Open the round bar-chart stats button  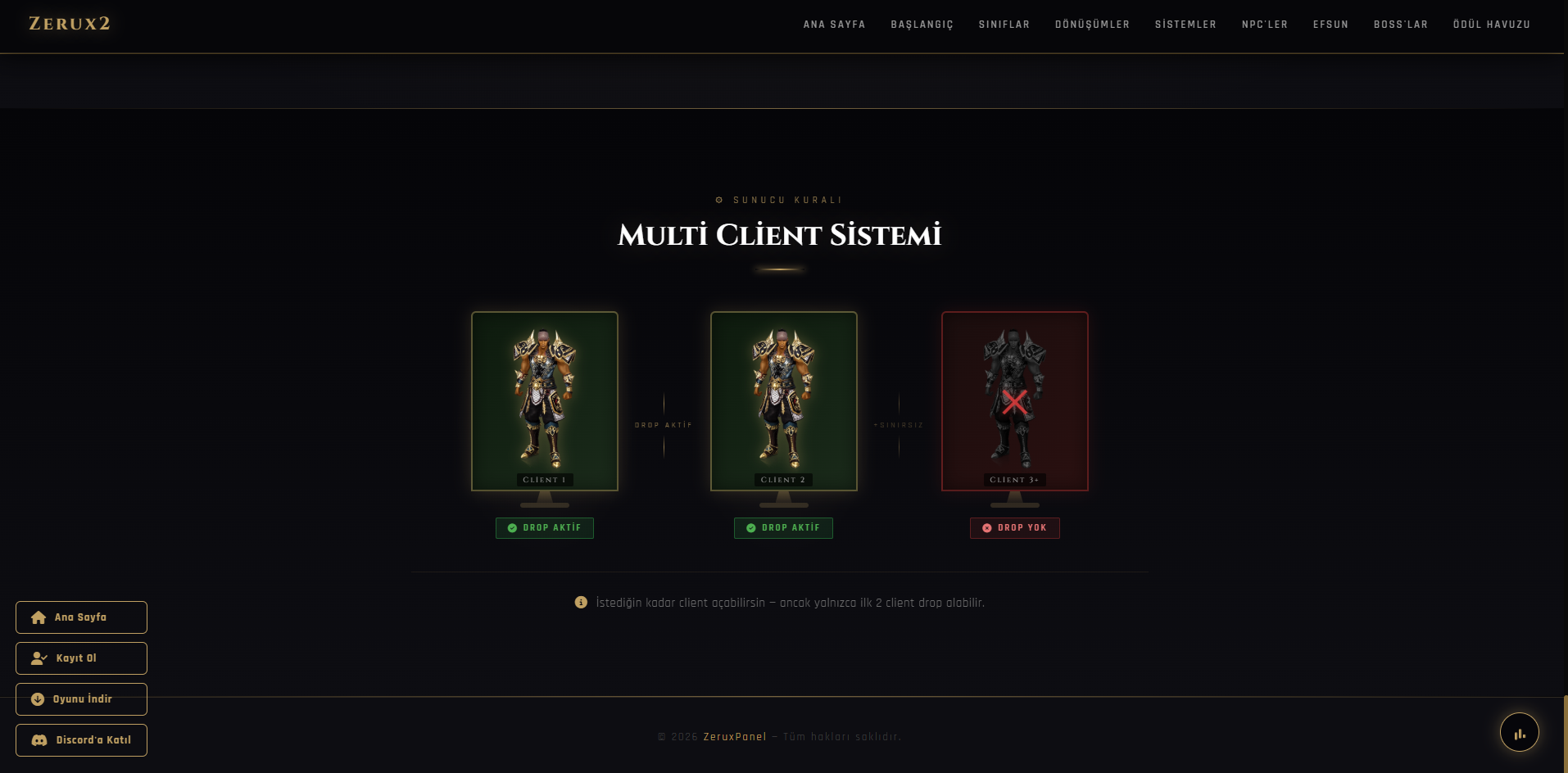pos(1519,733)
